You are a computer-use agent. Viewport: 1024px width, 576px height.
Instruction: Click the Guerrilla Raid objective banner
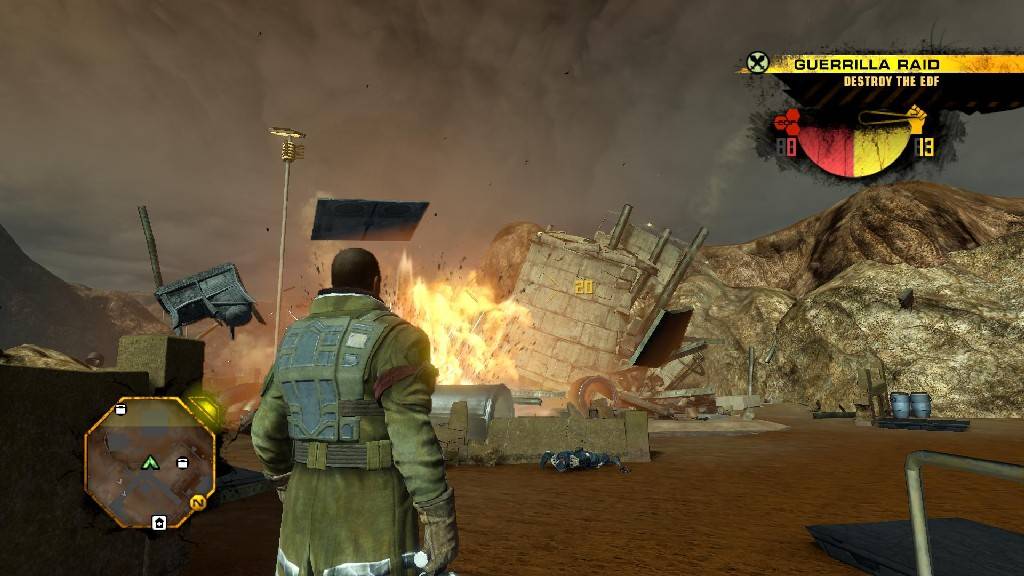[865, 64]
